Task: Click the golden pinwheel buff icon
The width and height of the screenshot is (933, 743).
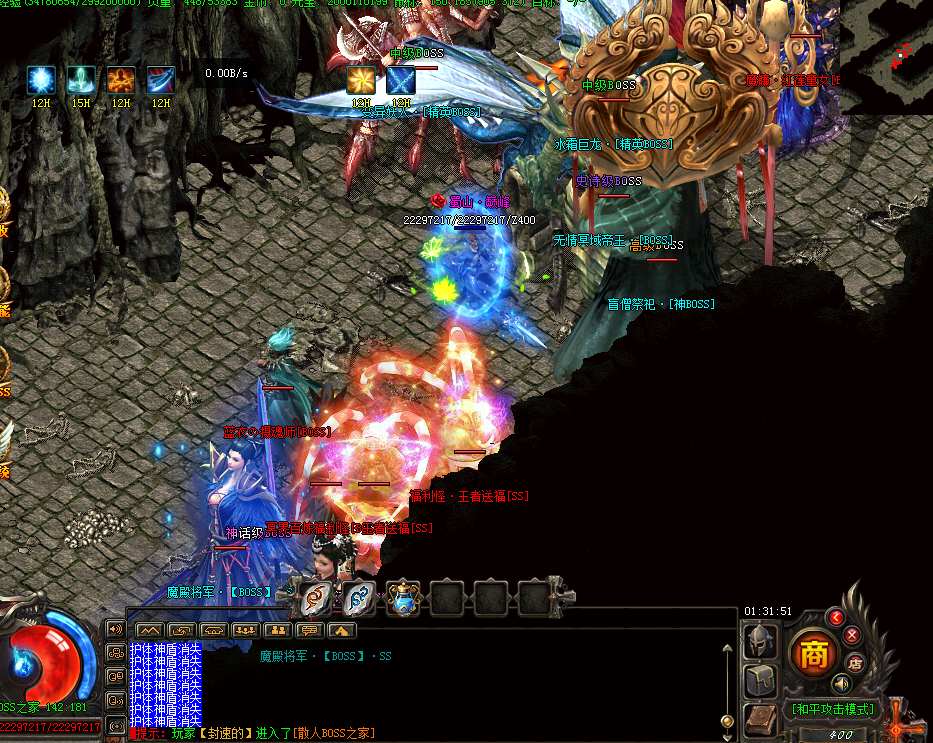Action: coord(361,80)
